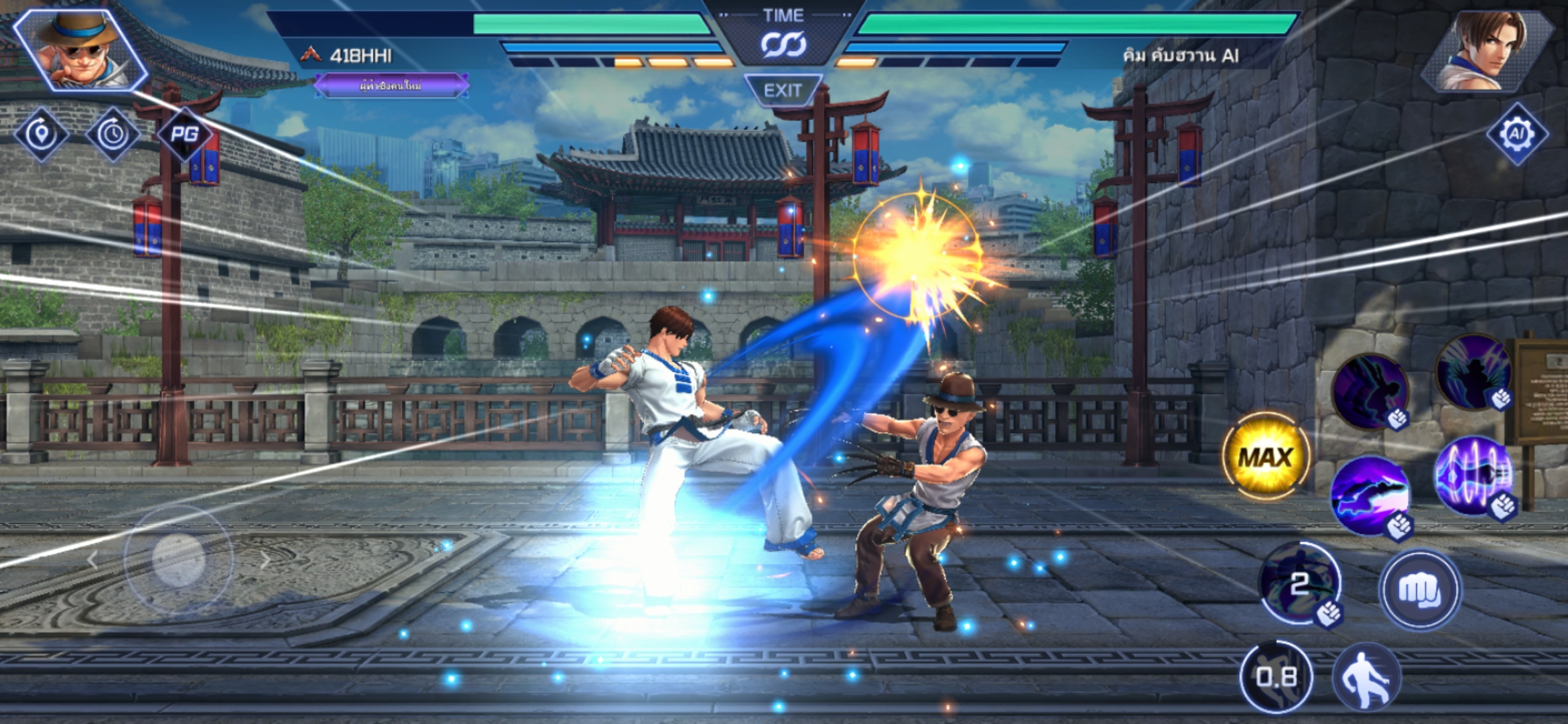
Task: Tap the opponent's brown-haired fighter portrait
Action: (x=1488, y=50)
